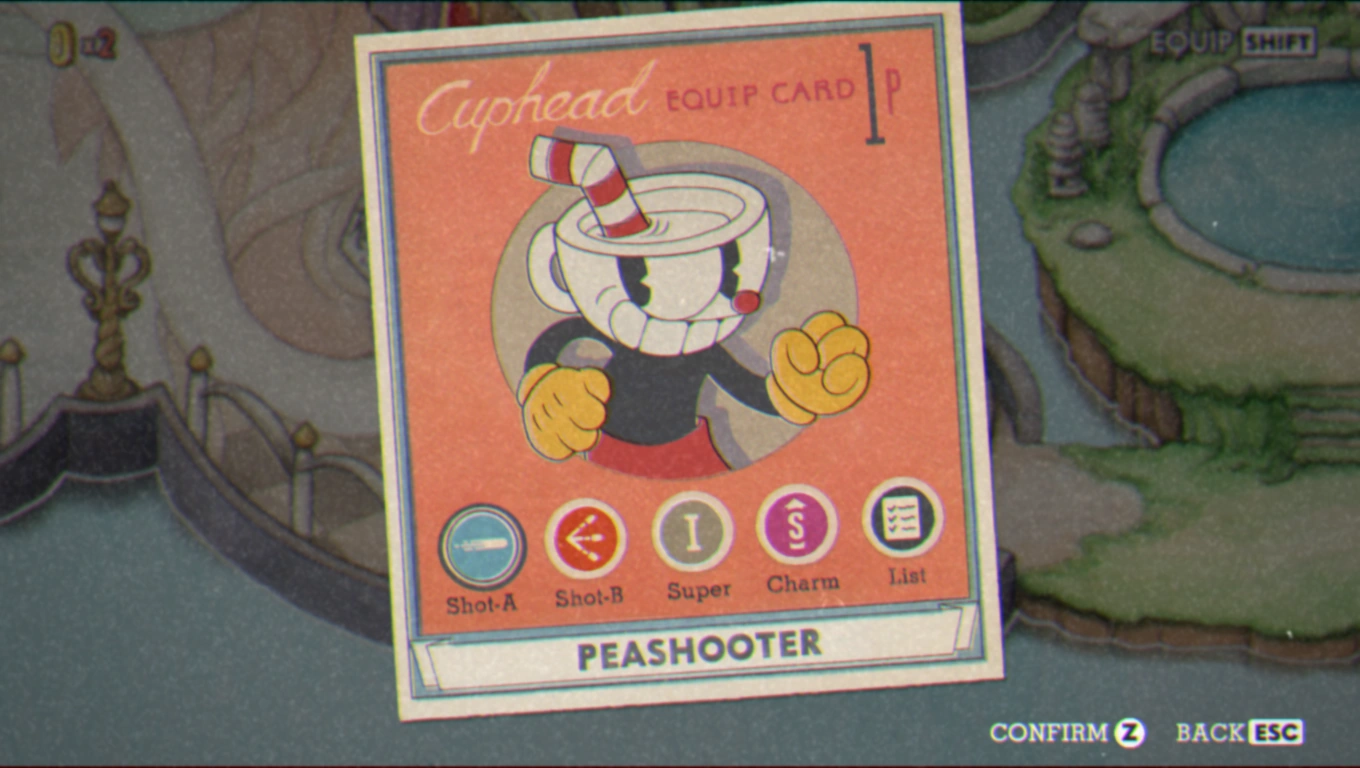1360x768 pixels.
Task: Expand the List to view equipment details
Action: [x=905, y=518]
